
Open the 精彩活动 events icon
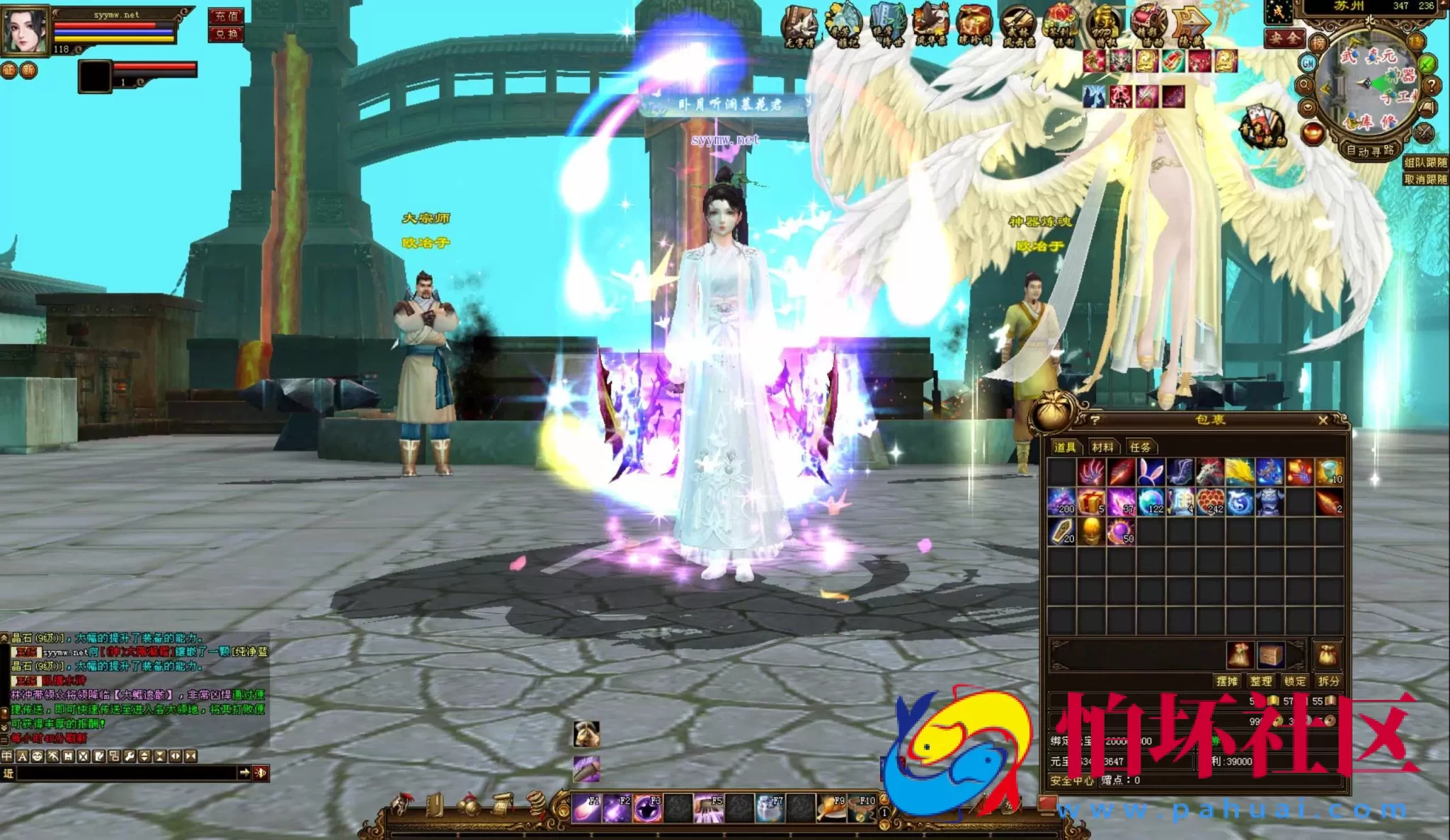click(x=1148, y=25)
